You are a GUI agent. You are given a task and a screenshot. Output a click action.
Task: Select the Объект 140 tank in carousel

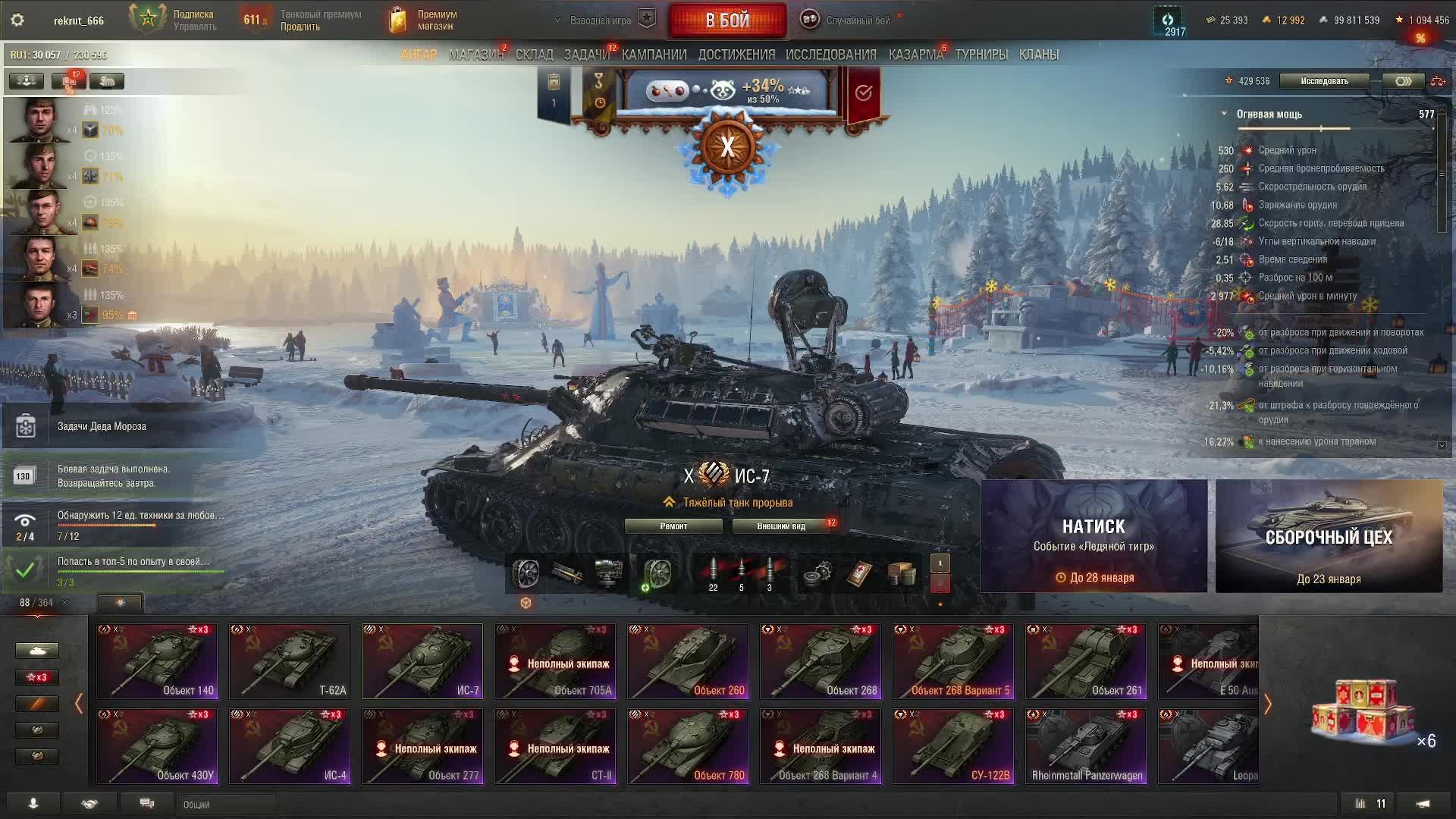pyautogui.click(x=157, y=661)
